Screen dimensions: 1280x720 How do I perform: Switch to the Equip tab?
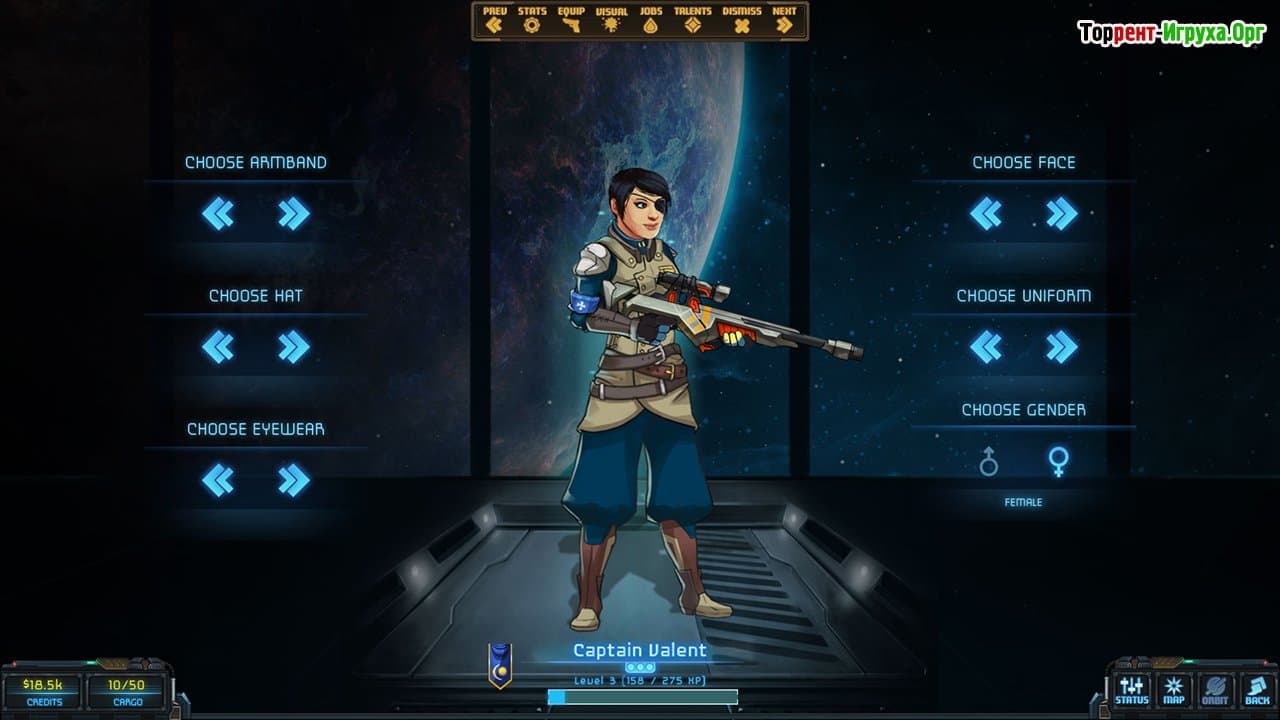pos(571,21)
